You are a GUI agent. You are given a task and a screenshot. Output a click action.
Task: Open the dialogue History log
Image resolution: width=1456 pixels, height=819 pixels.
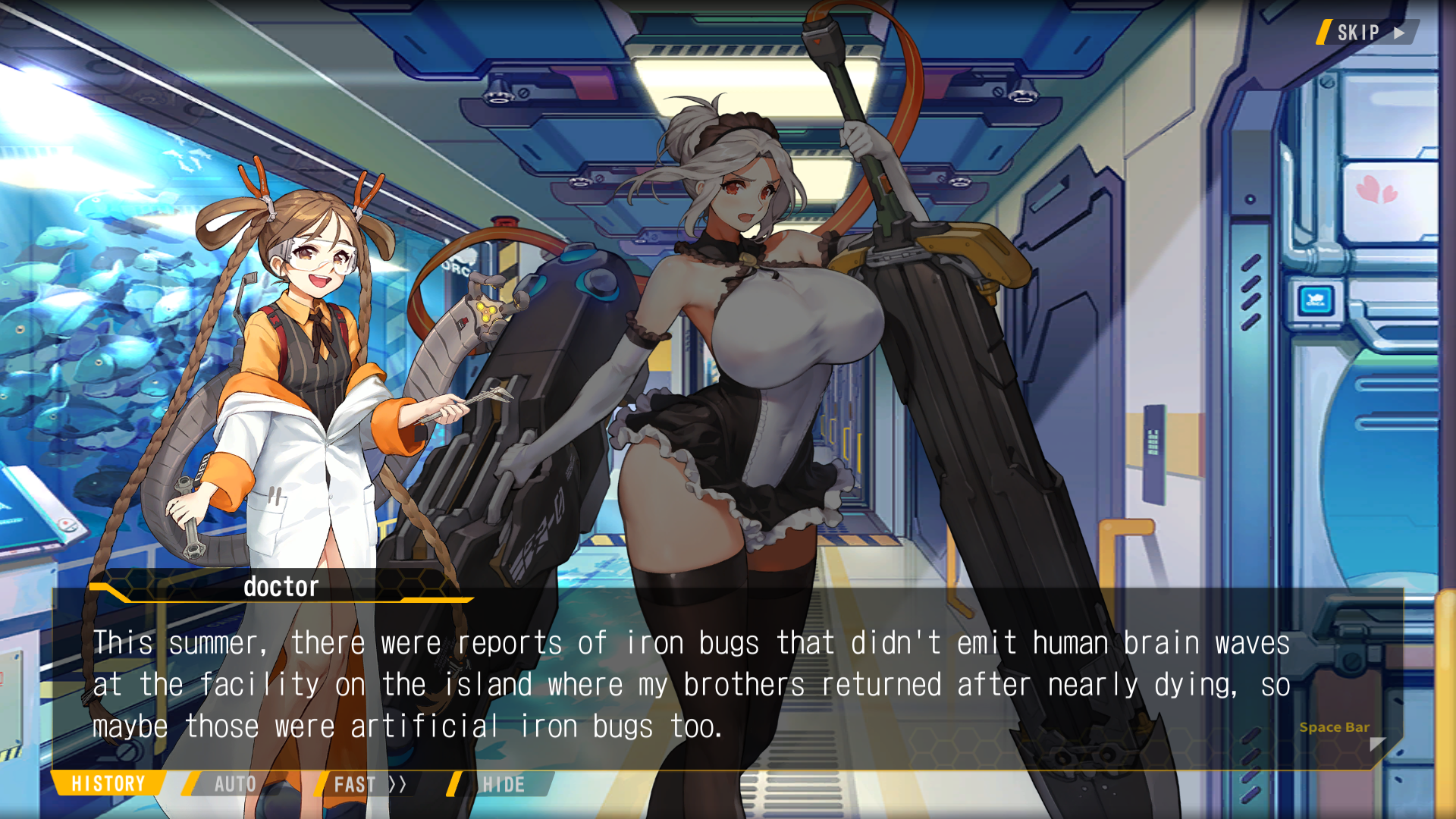(108, 784)
